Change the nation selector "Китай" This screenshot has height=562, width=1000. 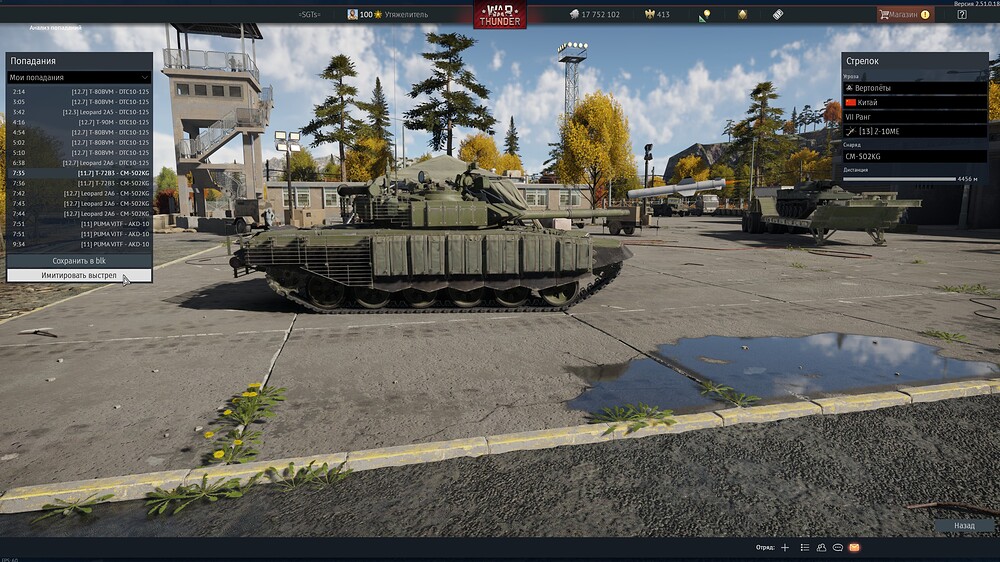coord(915,102)
